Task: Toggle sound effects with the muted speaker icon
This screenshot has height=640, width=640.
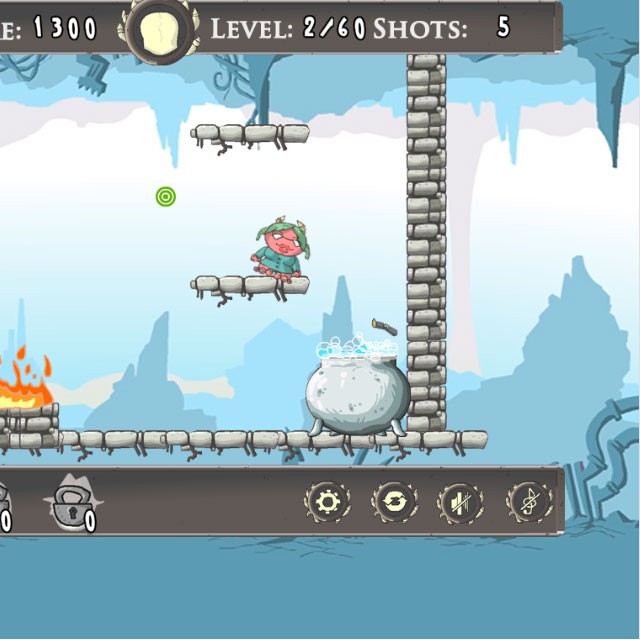Action: (x=460, y=502)
